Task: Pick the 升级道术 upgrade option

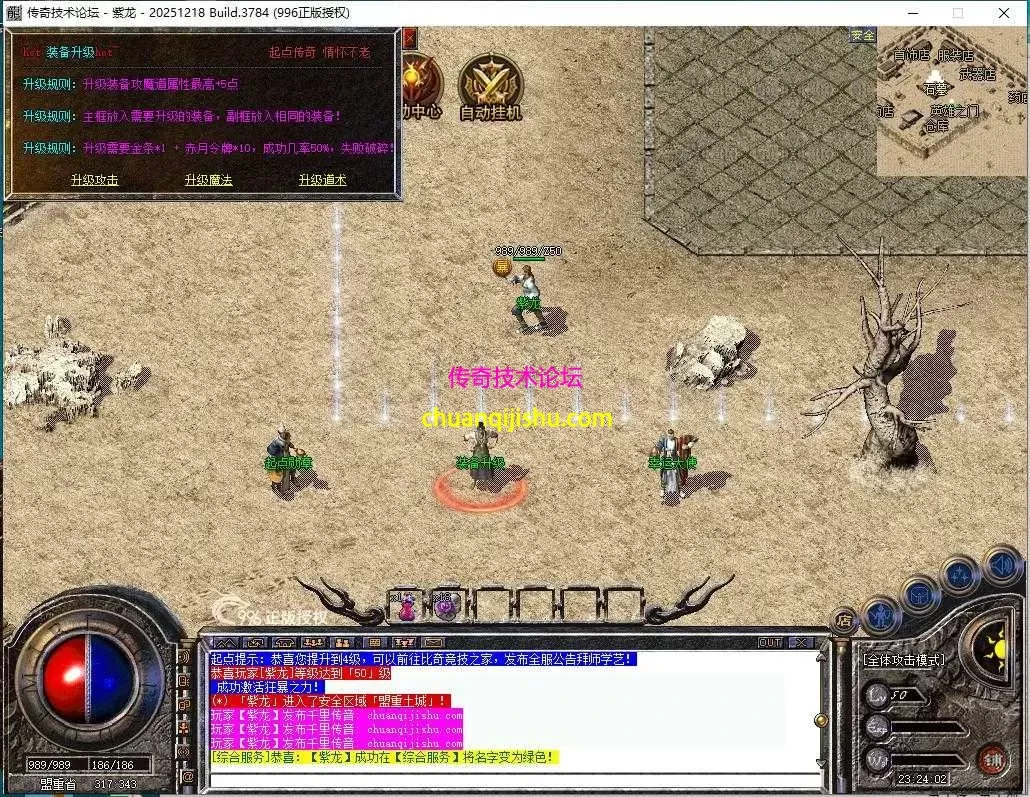Action: (x=322, y=180)
